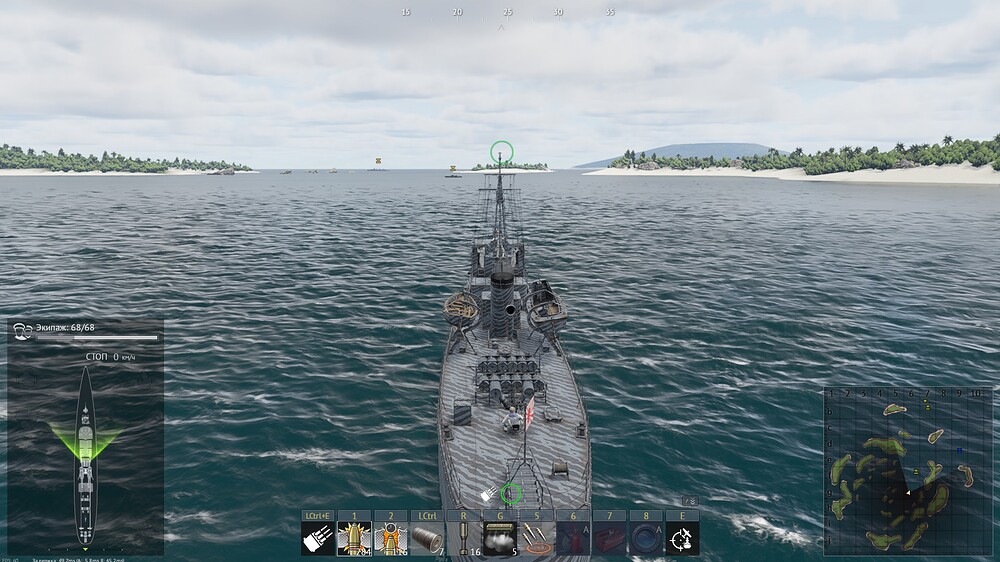
Task: Deploy the smoke screen in slot G
Action: tap(499, 538)
